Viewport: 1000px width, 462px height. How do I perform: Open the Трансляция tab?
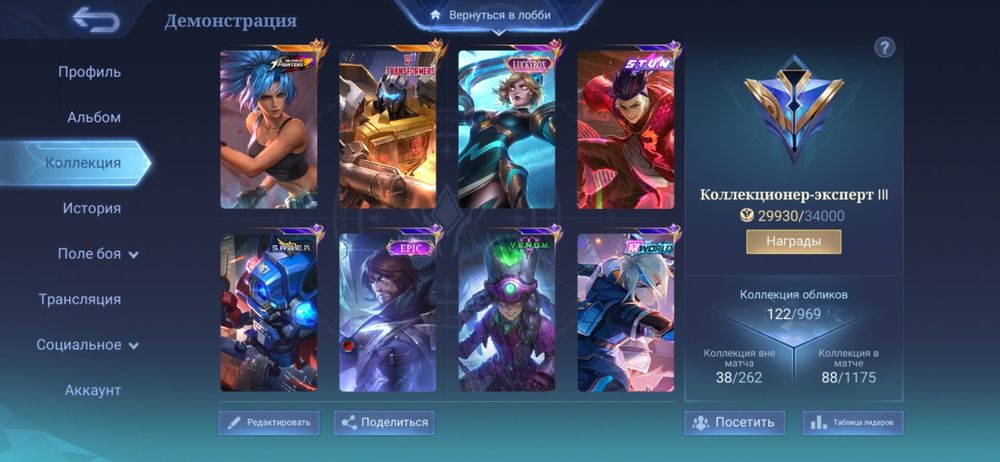click(x=80, y=299)
